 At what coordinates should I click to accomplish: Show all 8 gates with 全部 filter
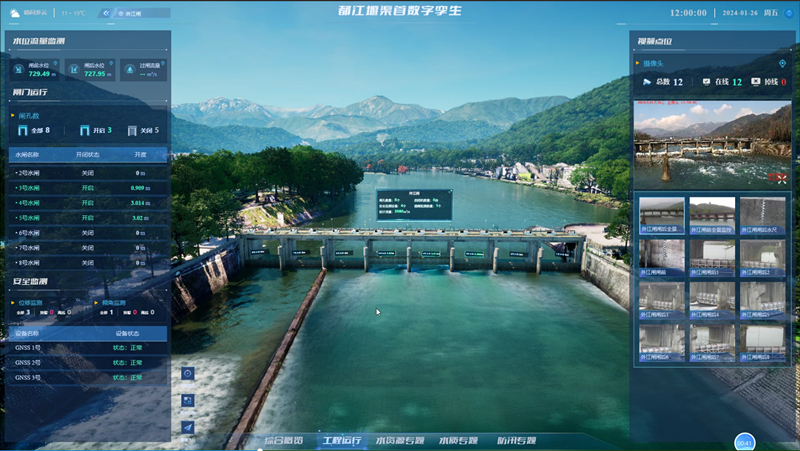34,130
